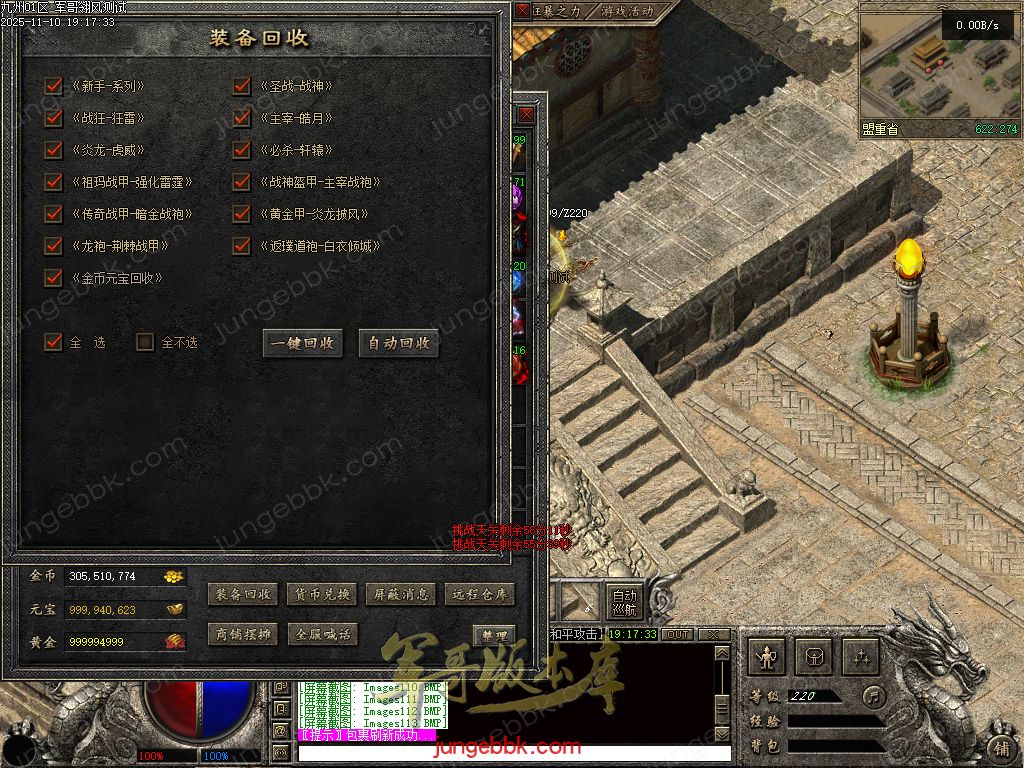Uncheck the 《返璞道袍-白衣倾城》 option
This screenshot has width=1024, height=768.
(x=242, y=246)
